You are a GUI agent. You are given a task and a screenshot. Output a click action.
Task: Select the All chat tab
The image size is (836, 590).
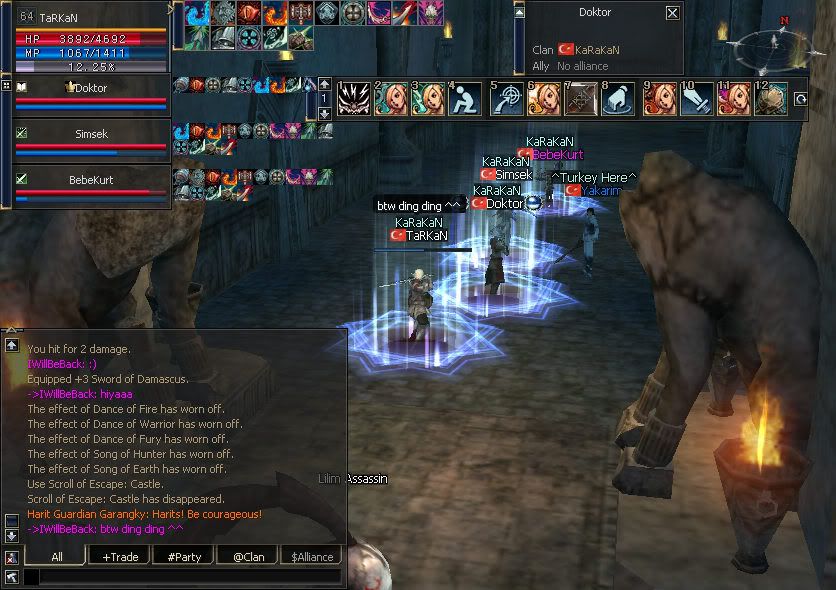tap(56, 556)
